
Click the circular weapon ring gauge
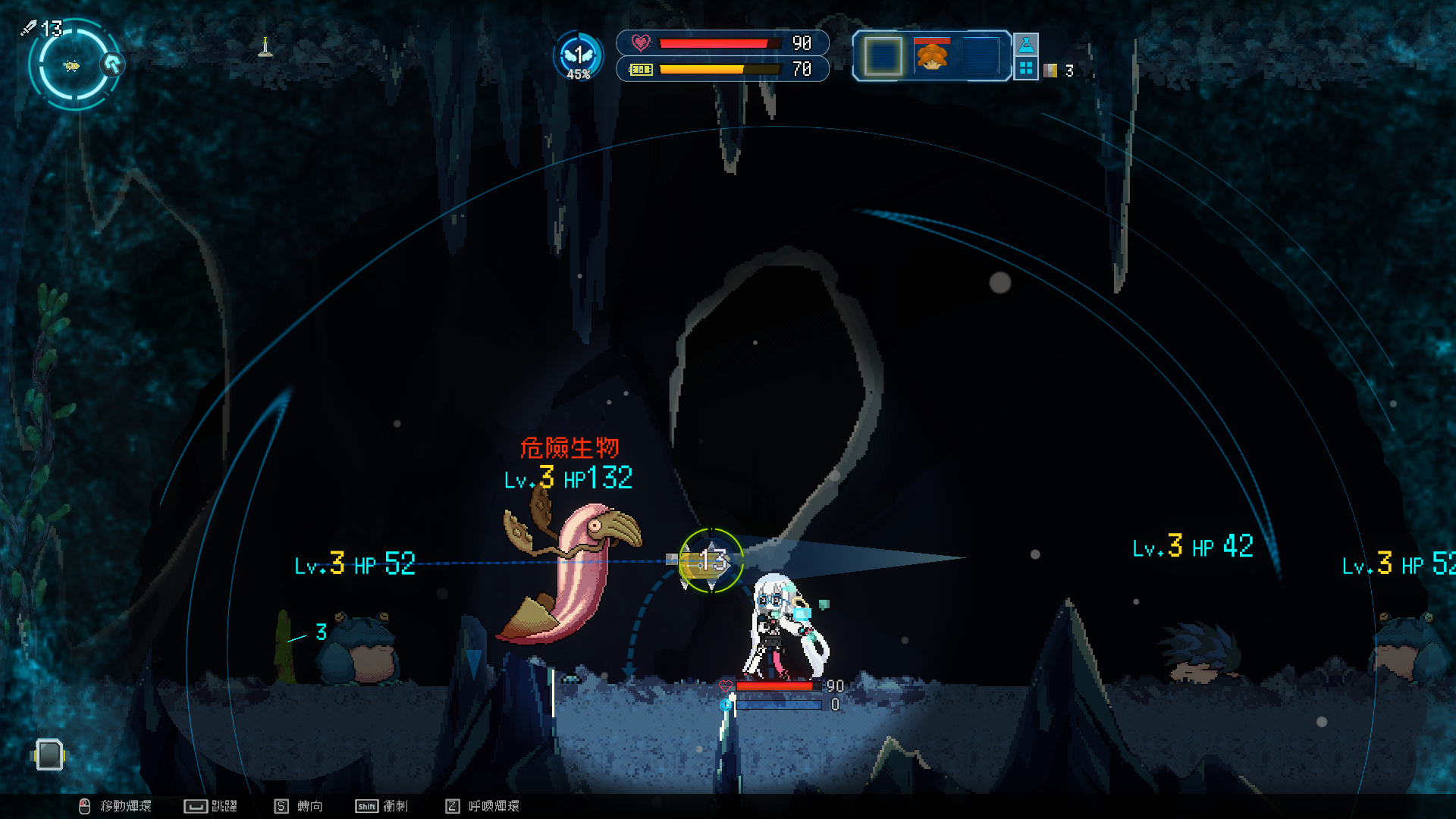tap(73, 65)
